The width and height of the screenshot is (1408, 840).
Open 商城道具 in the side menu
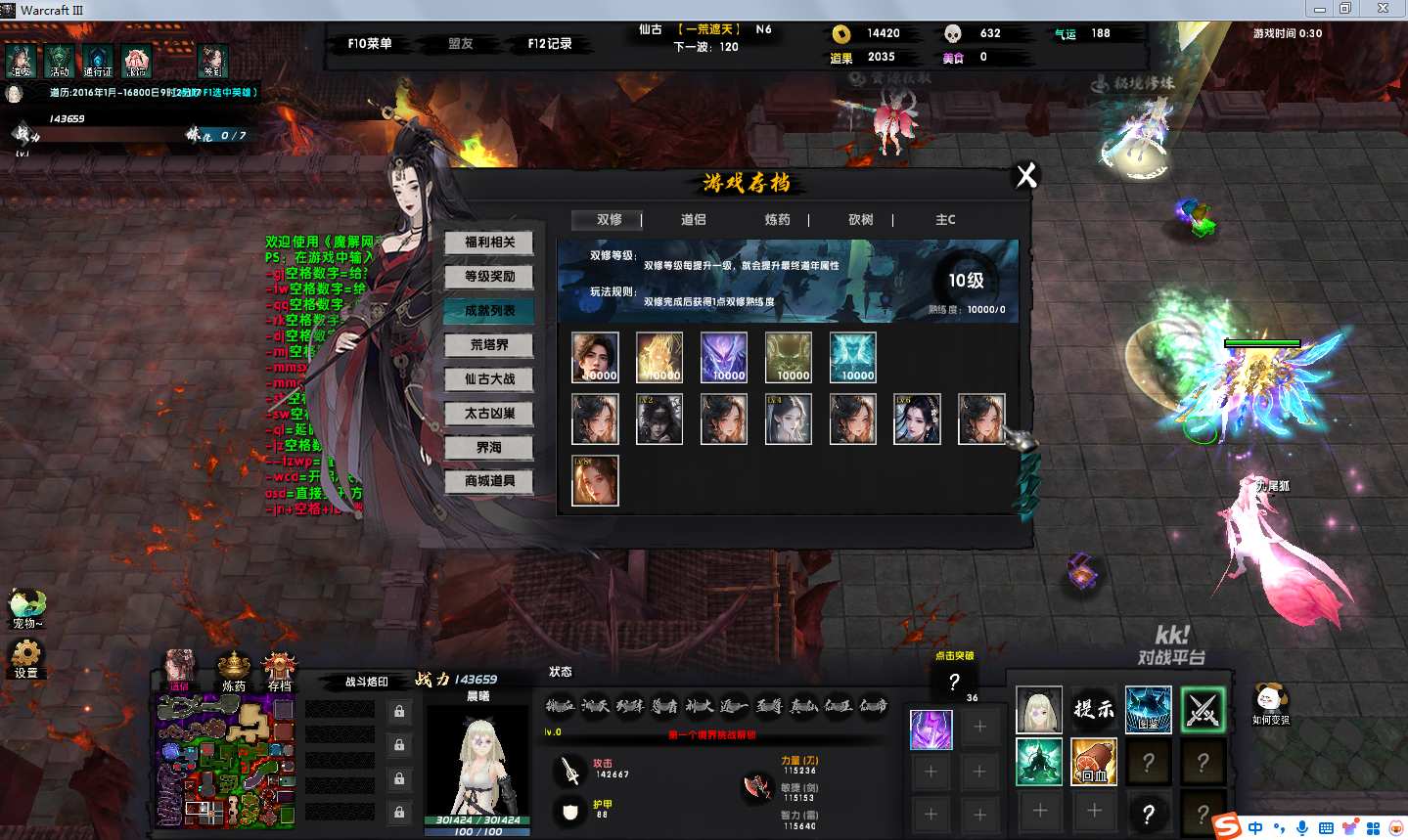(489, 481)
